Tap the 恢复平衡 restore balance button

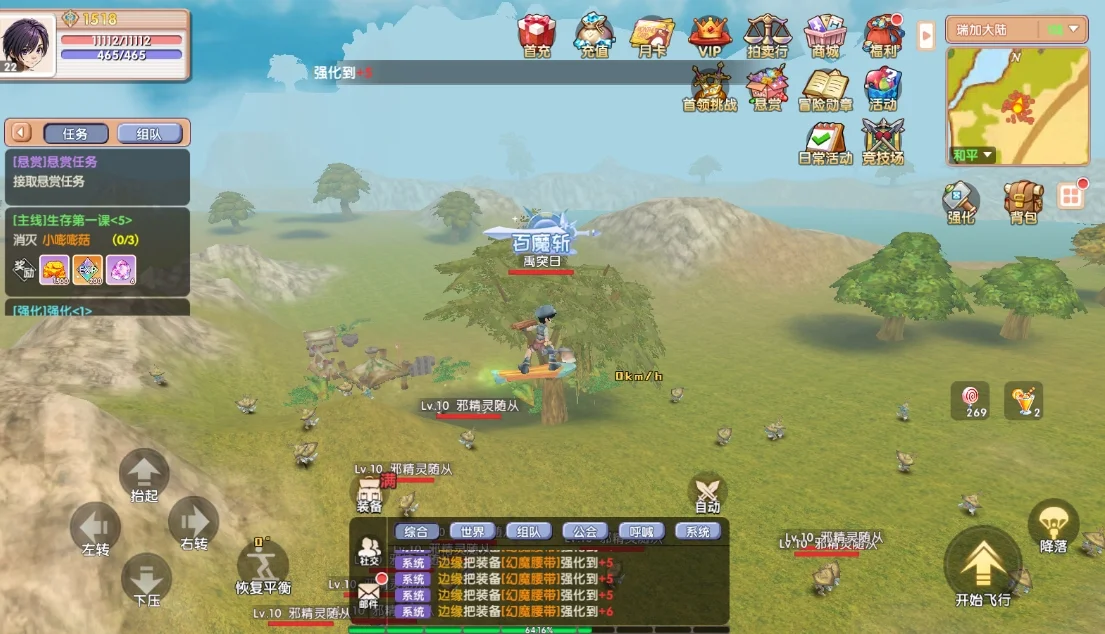(263, 566)
